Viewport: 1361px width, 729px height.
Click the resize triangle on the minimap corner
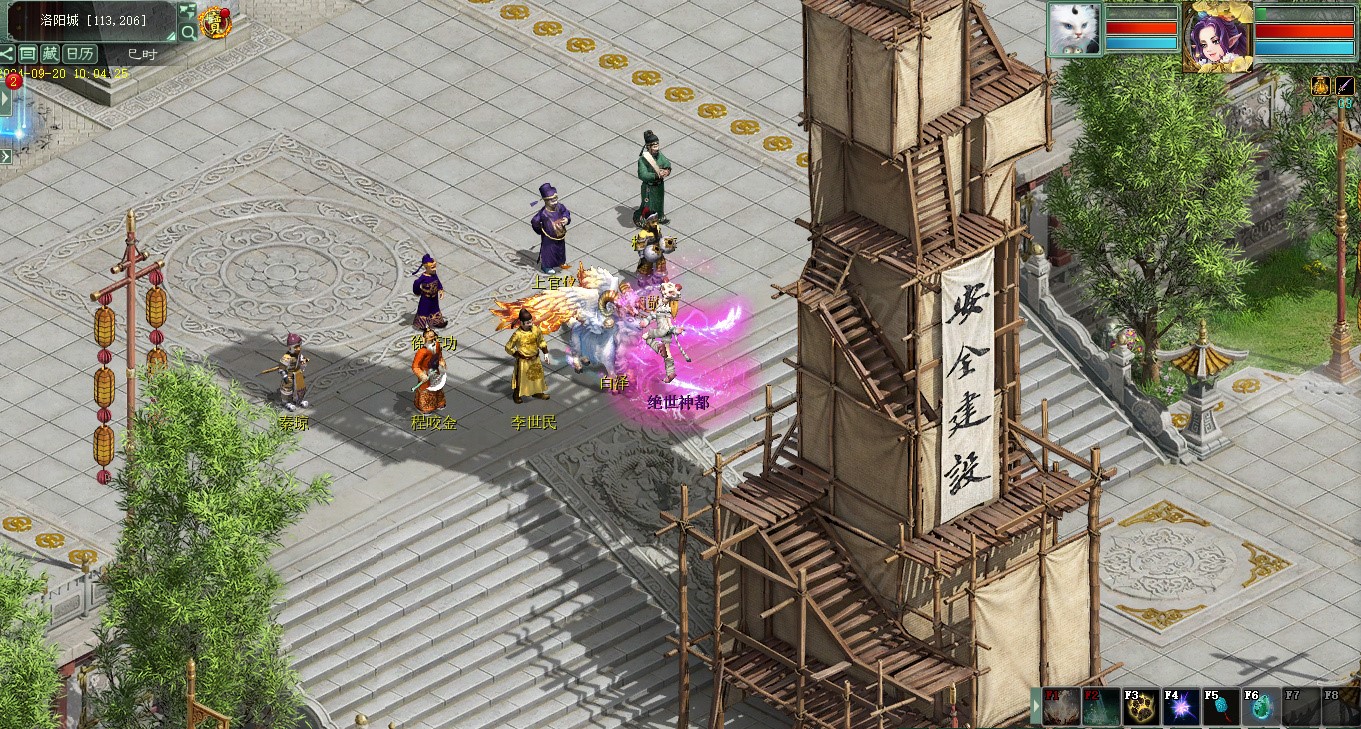click(172, 36)
